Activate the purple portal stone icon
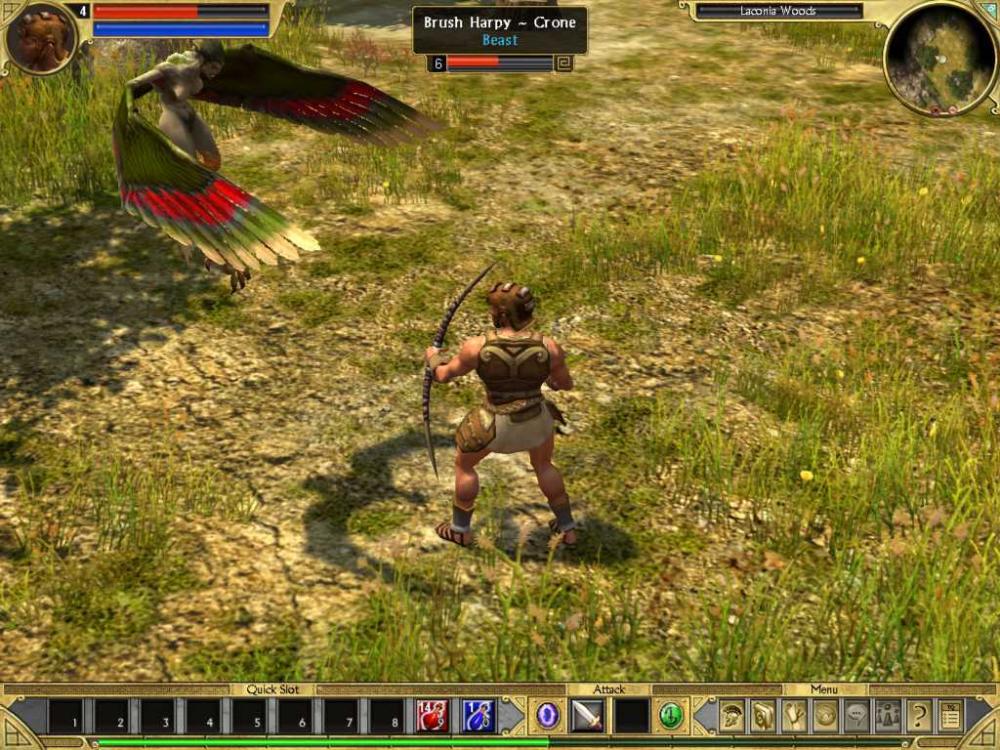This screenshot has width=1000, height=750. (547, 716)
